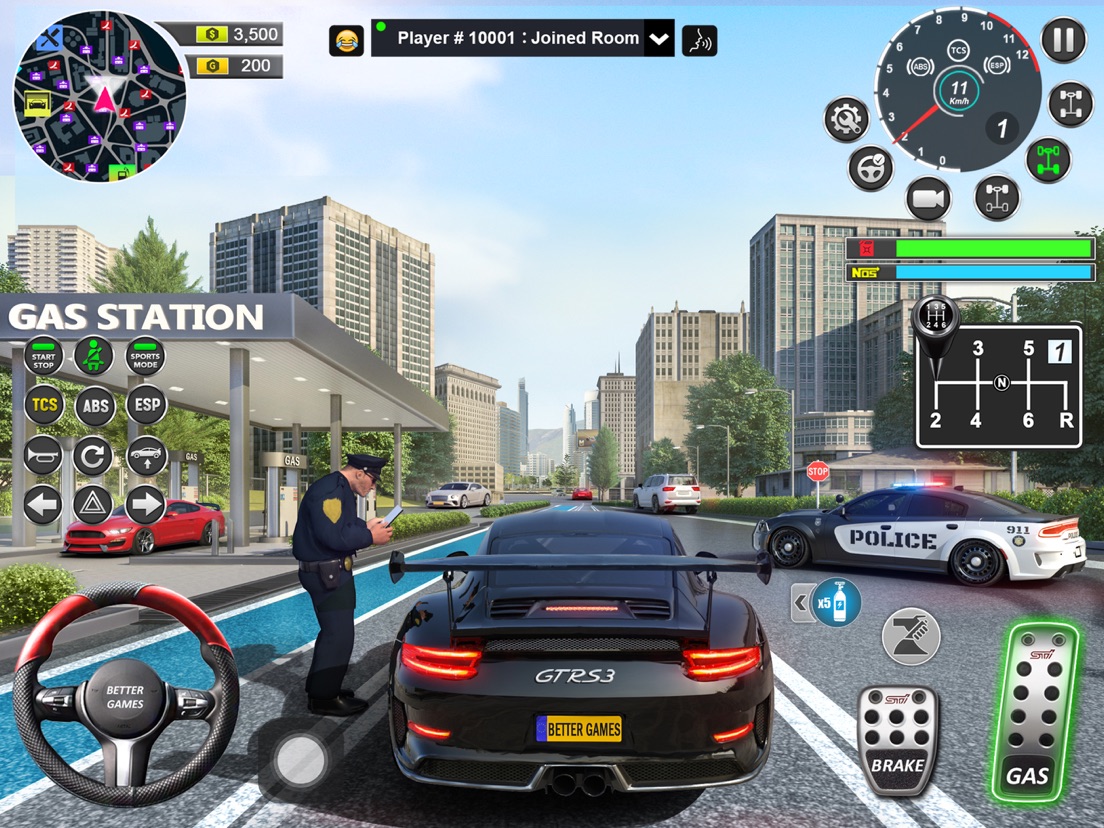Honk the horn button
This screenshot has width=1104, height=828.
click(x=43, y=455)
